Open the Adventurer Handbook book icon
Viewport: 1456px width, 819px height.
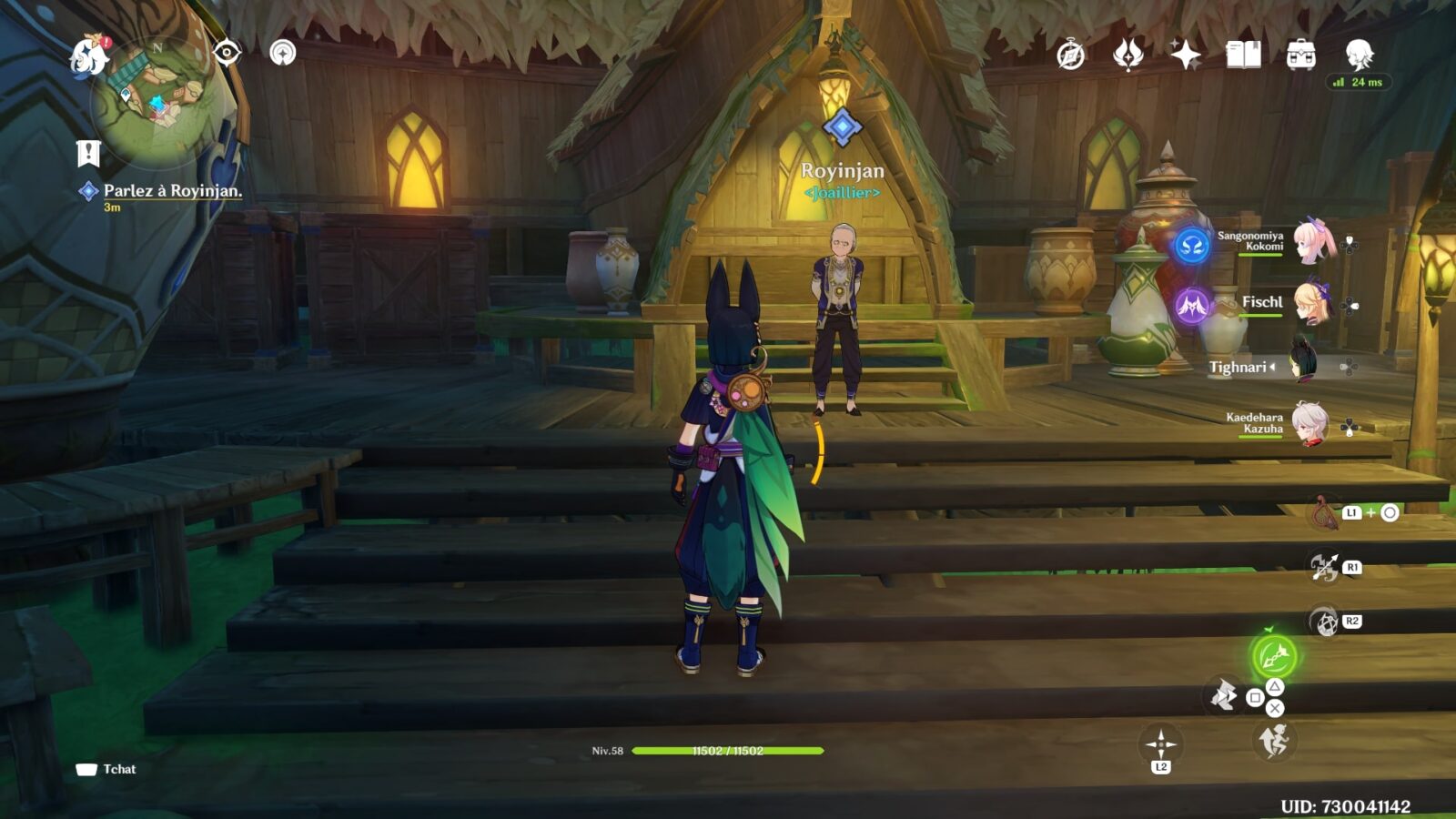[1243, 55]
